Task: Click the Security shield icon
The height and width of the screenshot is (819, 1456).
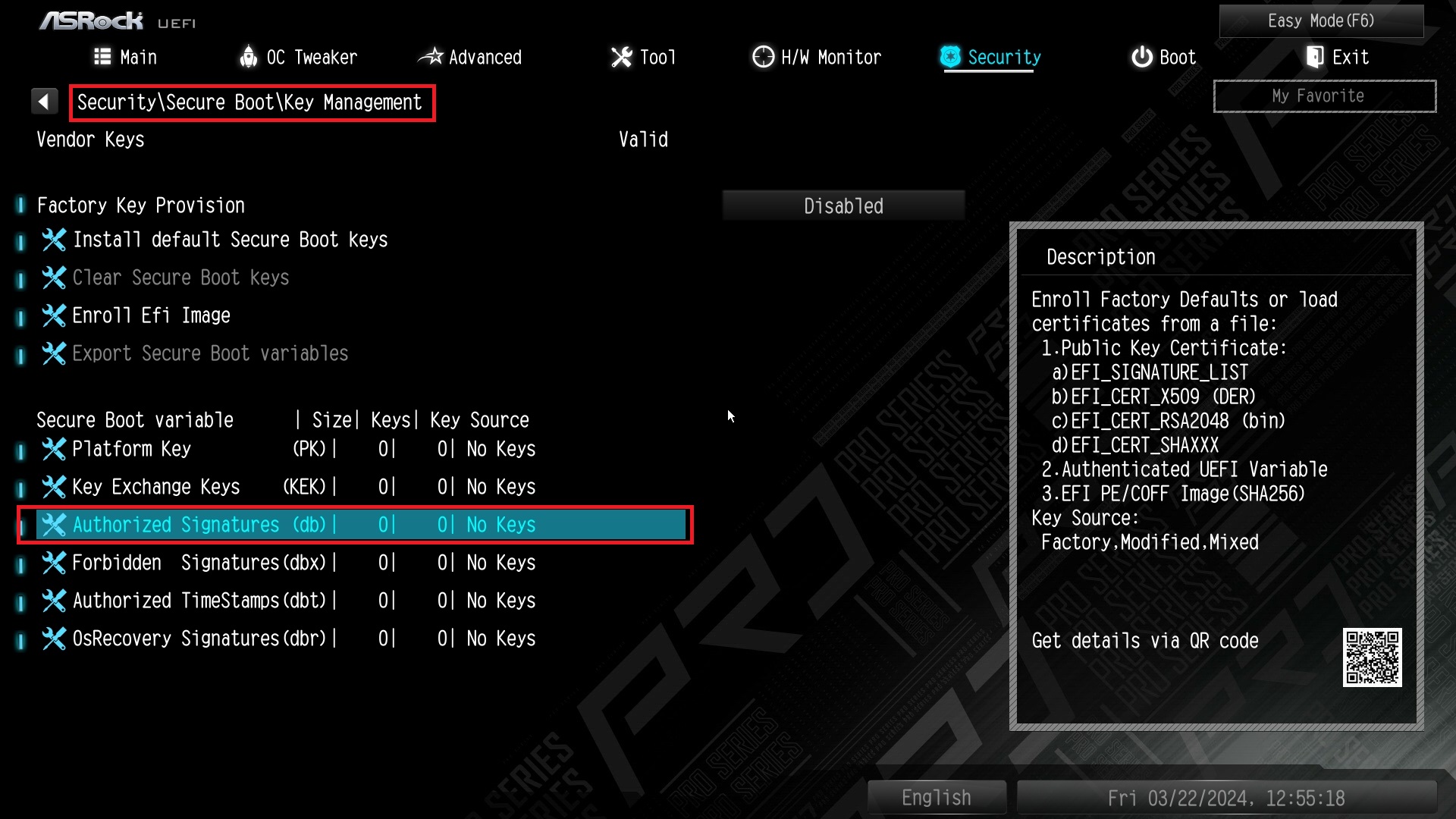Action: click(949, 57)
